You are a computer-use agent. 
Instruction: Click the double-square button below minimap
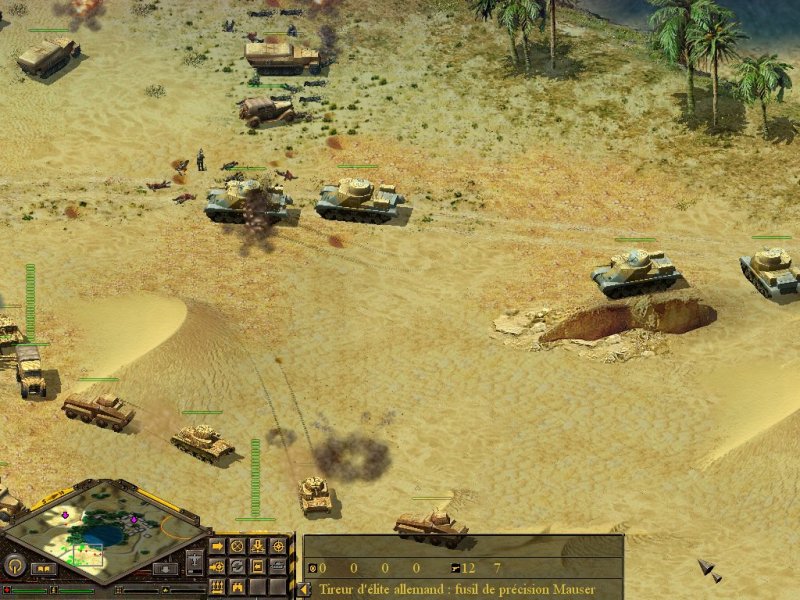(x=43, y=569)
